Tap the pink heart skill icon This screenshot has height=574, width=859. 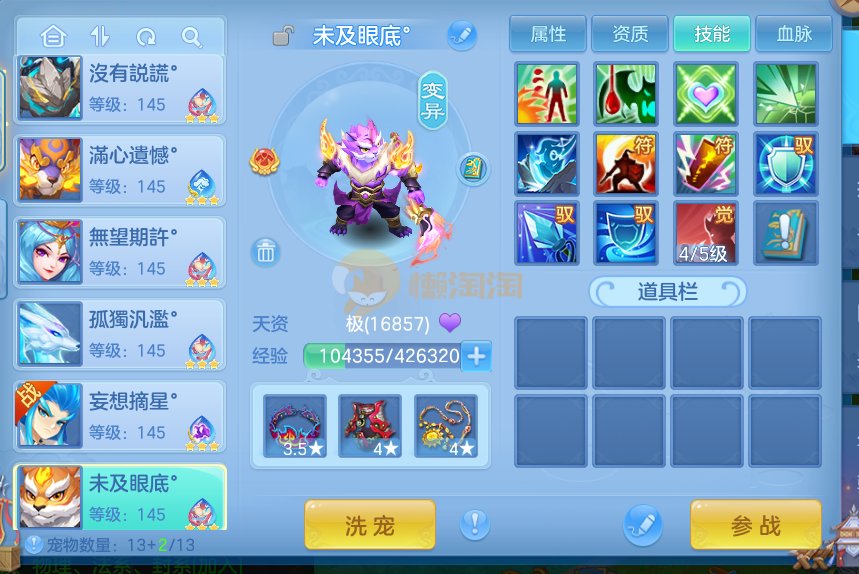click(706, 93)
